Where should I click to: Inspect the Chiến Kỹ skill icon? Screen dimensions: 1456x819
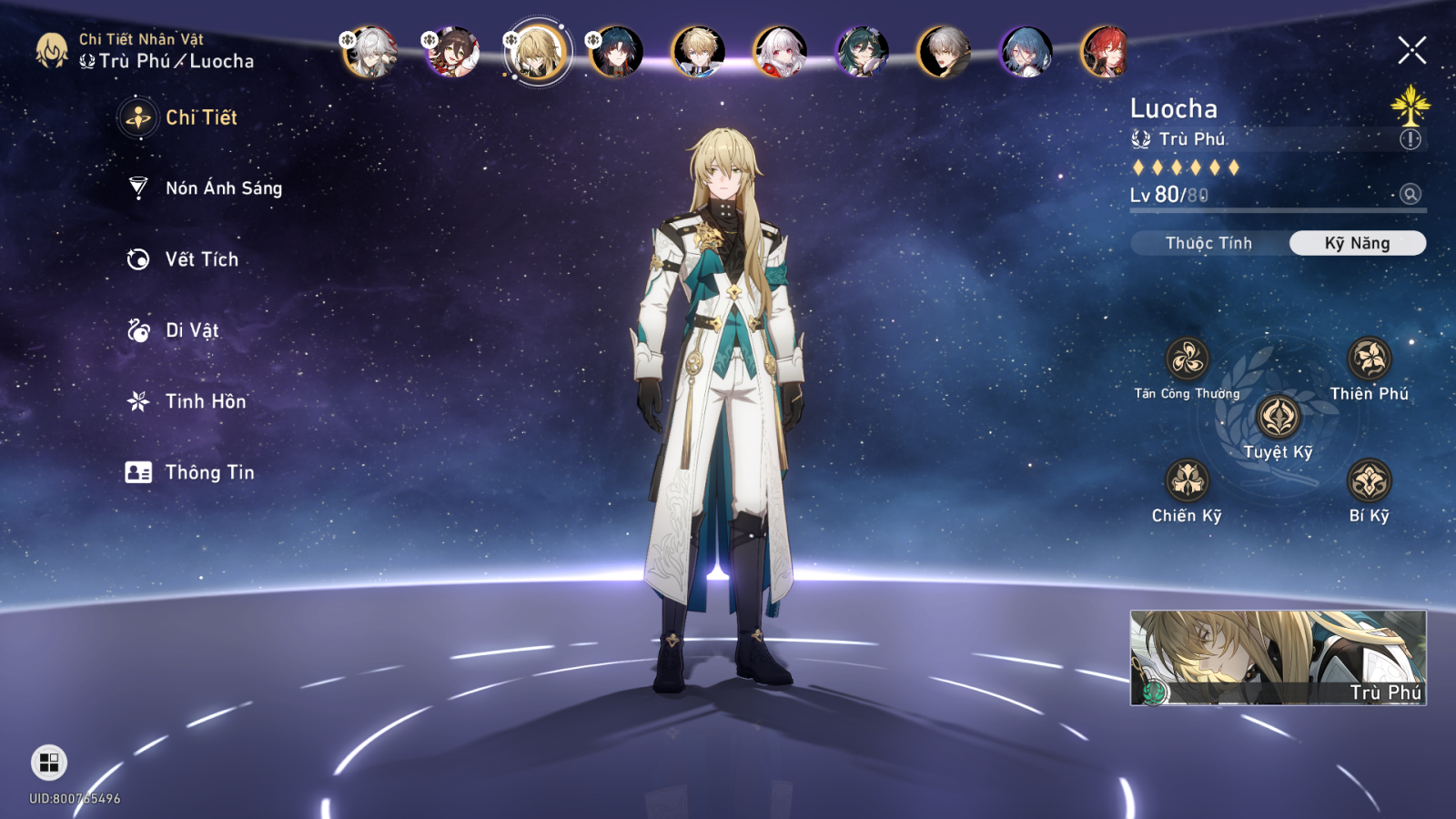pyautogui.click(x=1188, y=480)
